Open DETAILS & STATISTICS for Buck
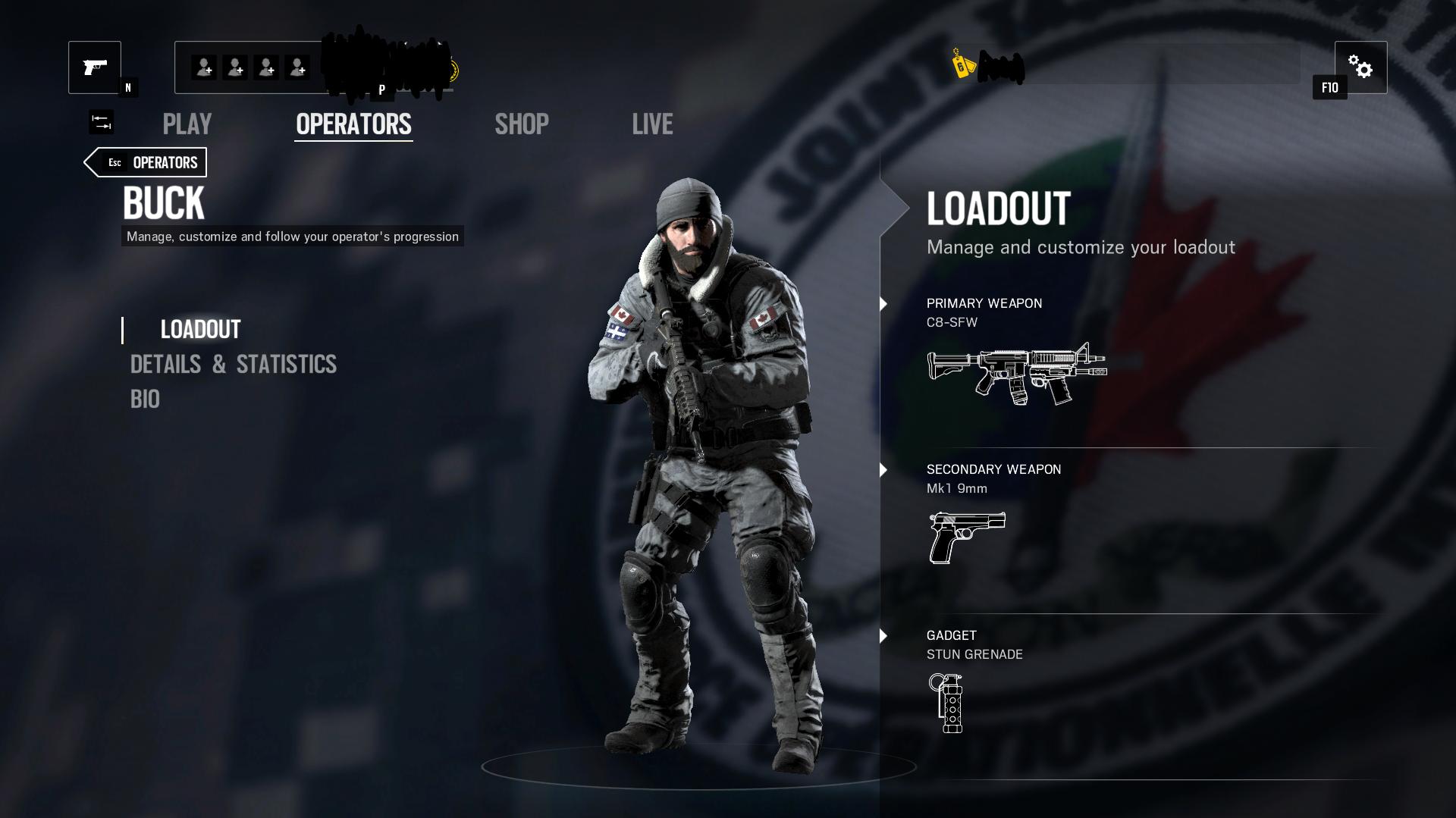Viewport: 1456px width, 818px height. click(233, 365)
